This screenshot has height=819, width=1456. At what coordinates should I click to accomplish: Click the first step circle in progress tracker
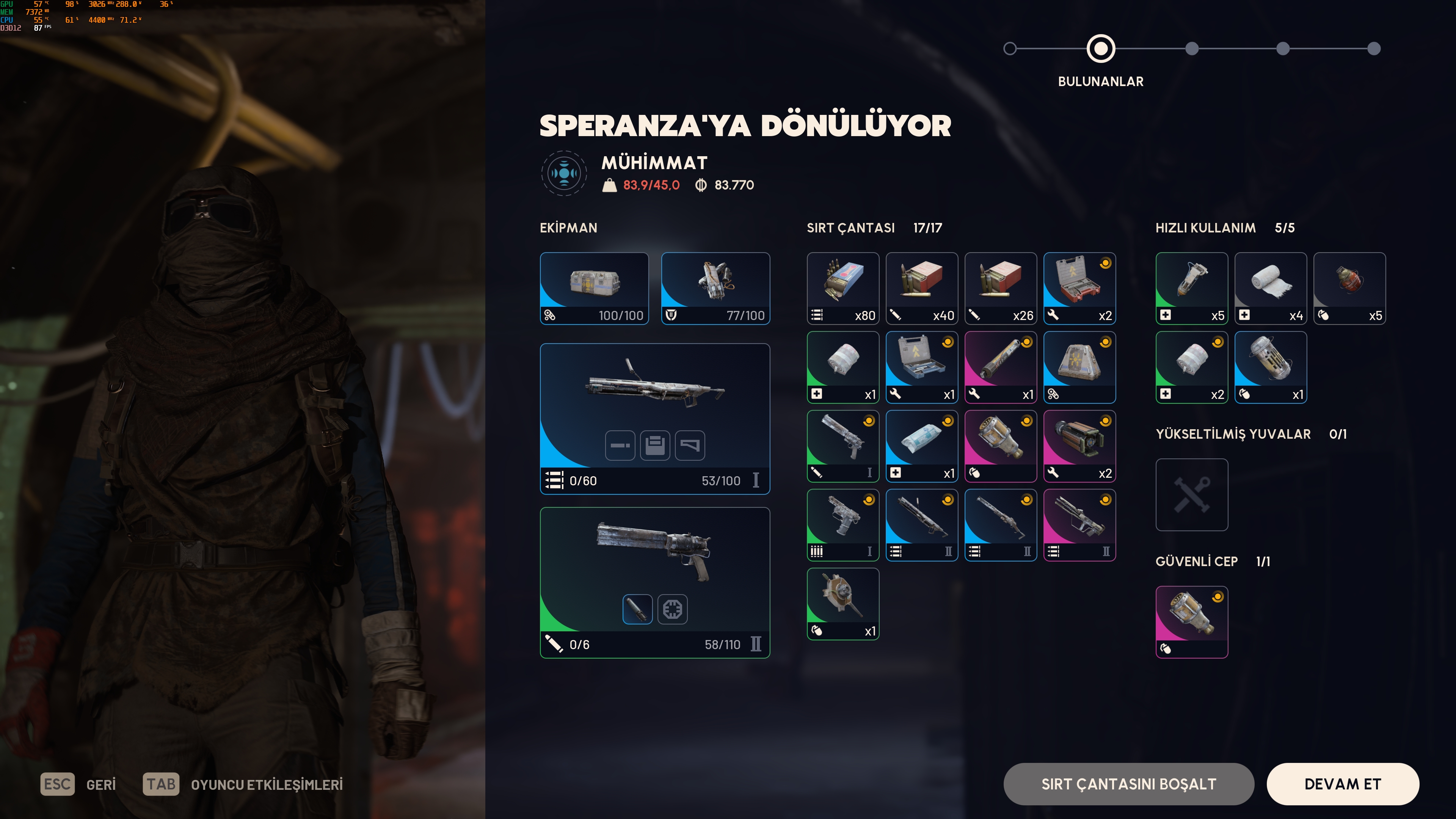tap(1010, 49)
